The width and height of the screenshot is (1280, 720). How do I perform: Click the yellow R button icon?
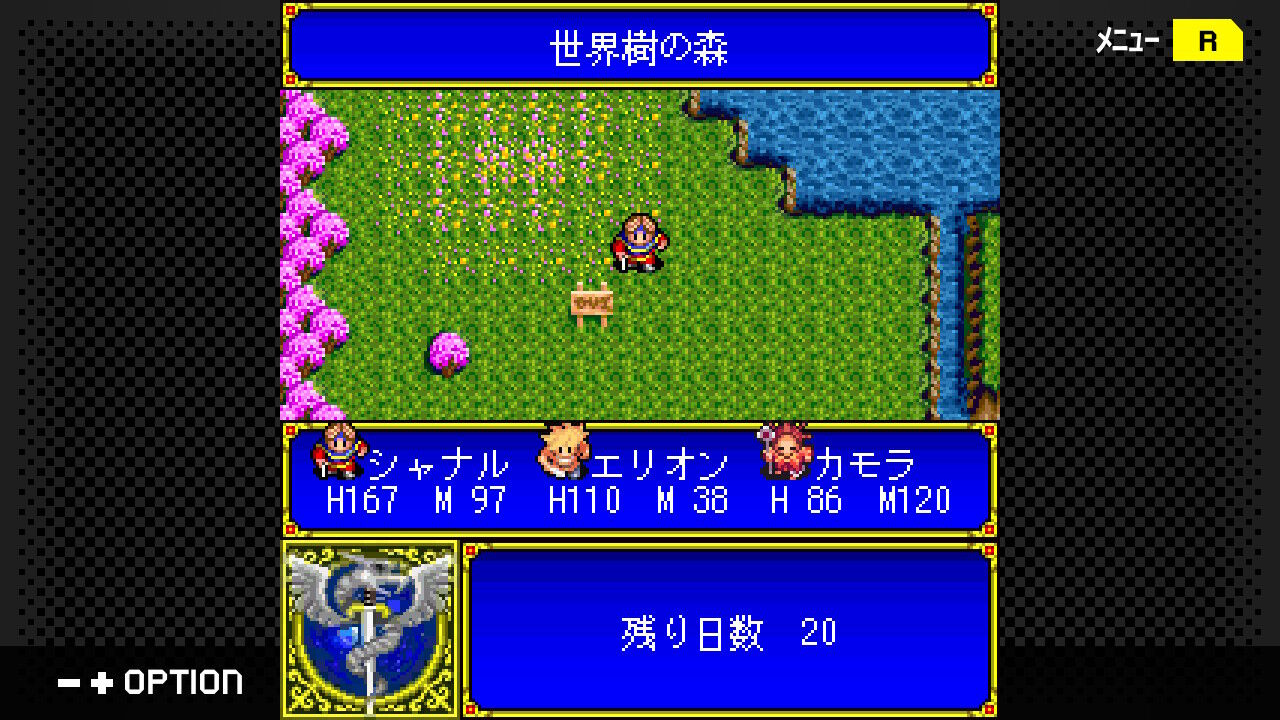tap(1209, 41)
